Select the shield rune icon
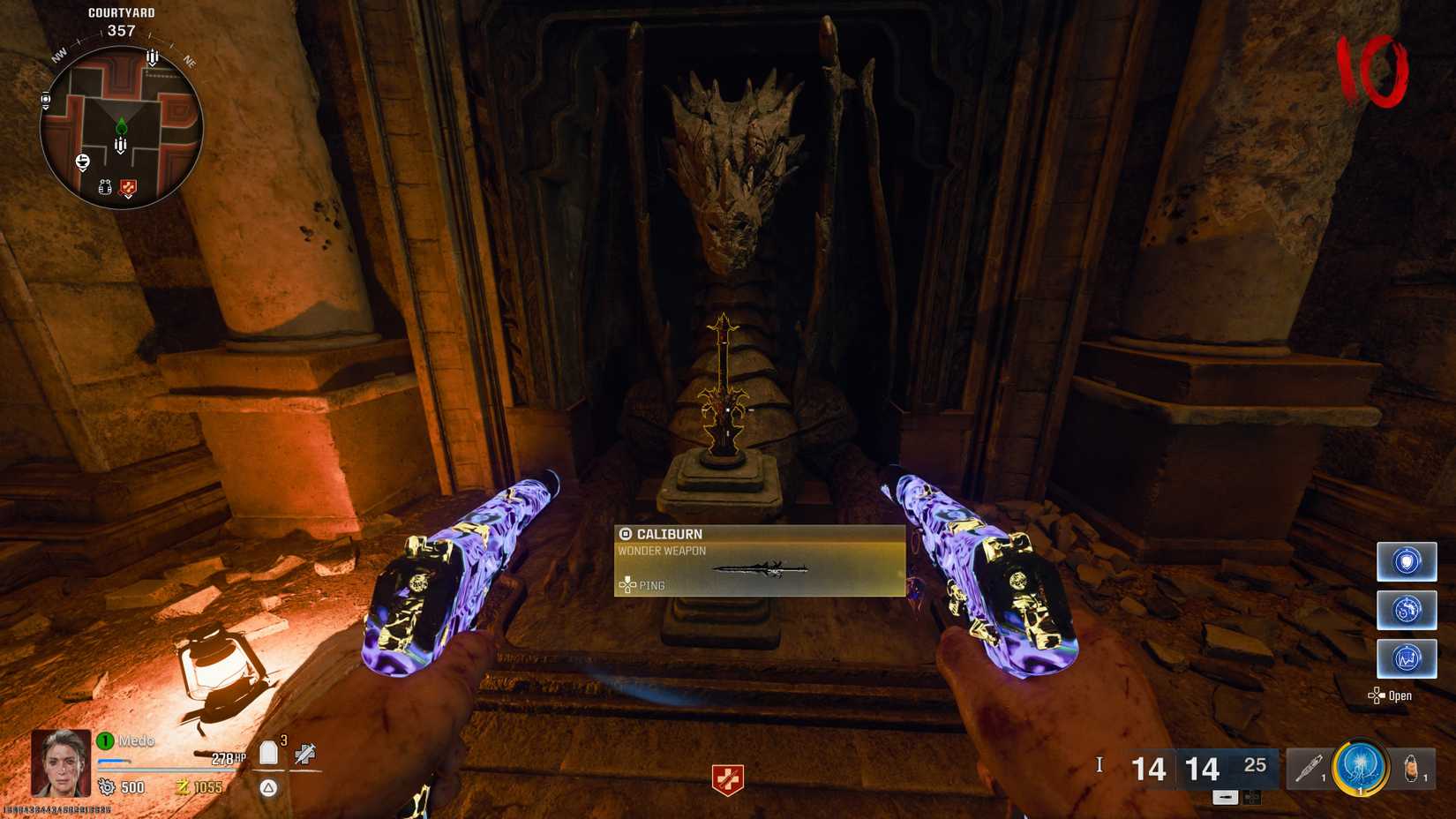This screenshot has width=1456, height=819. click(x=1407, y=561)
